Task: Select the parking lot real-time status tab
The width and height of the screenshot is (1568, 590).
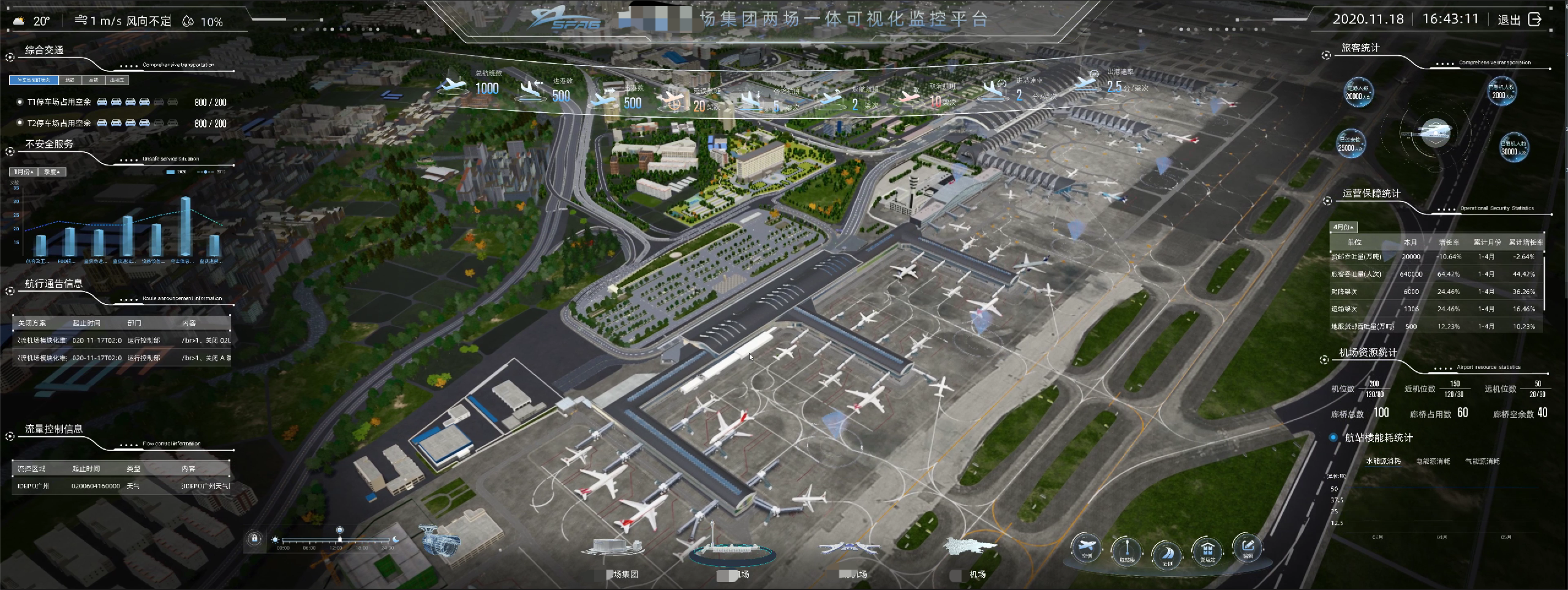Action: (34, 80)
